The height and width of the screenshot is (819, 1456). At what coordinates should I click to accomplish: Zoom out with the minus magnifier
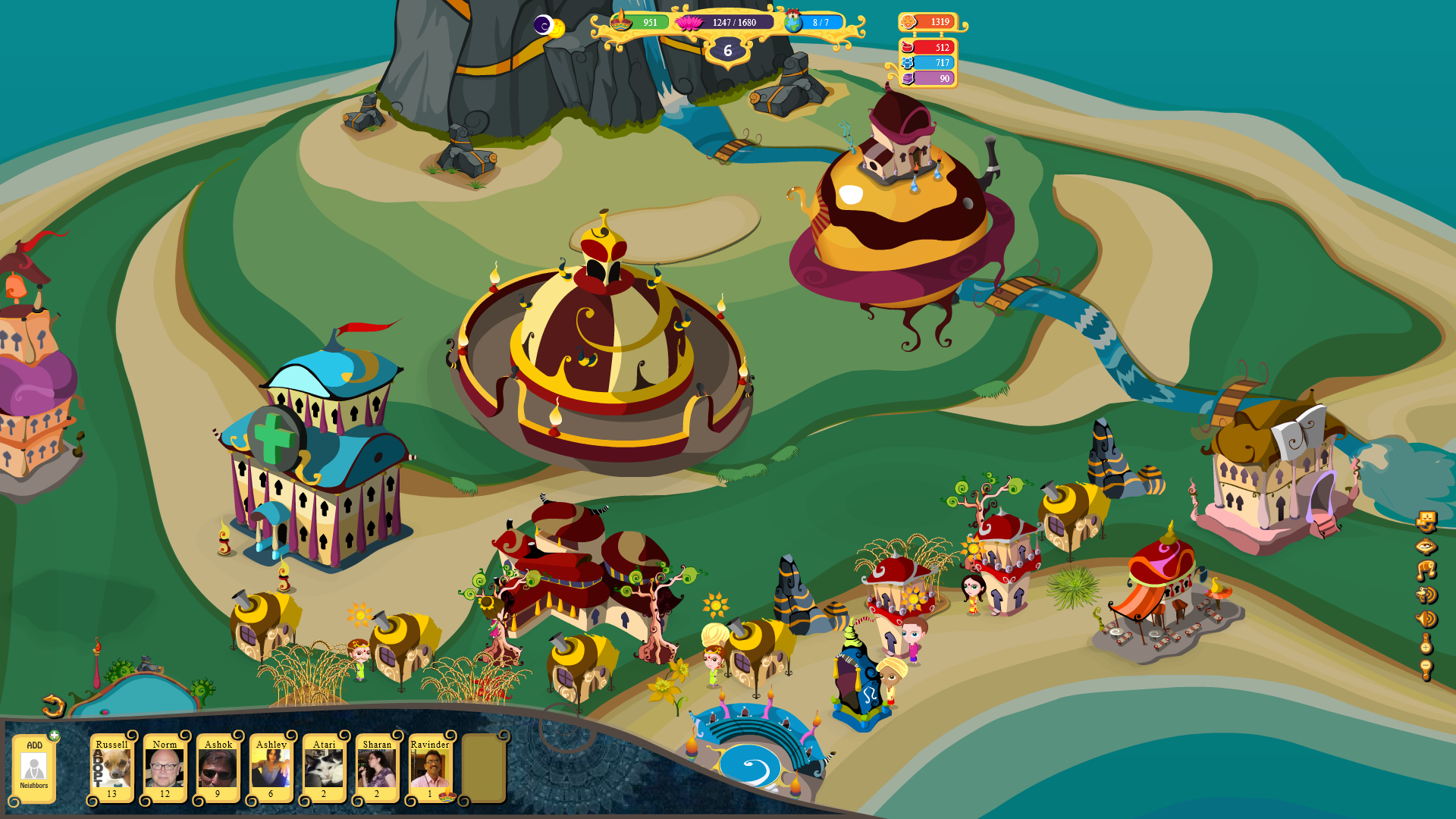(x=1426, y=669)
